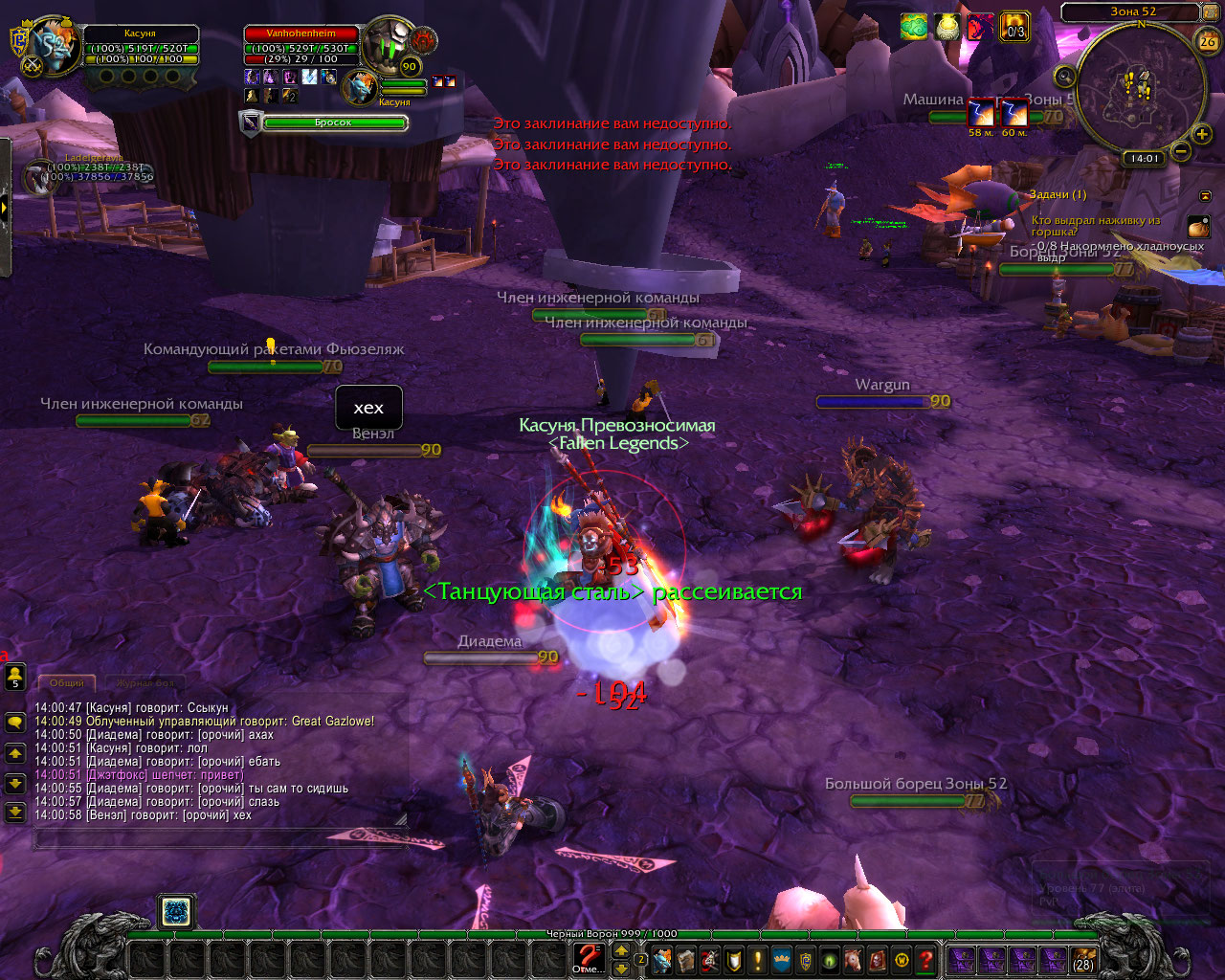Open the world map button beside Зона 52
1225x980 pixels.
click(x=1211, y=12)
